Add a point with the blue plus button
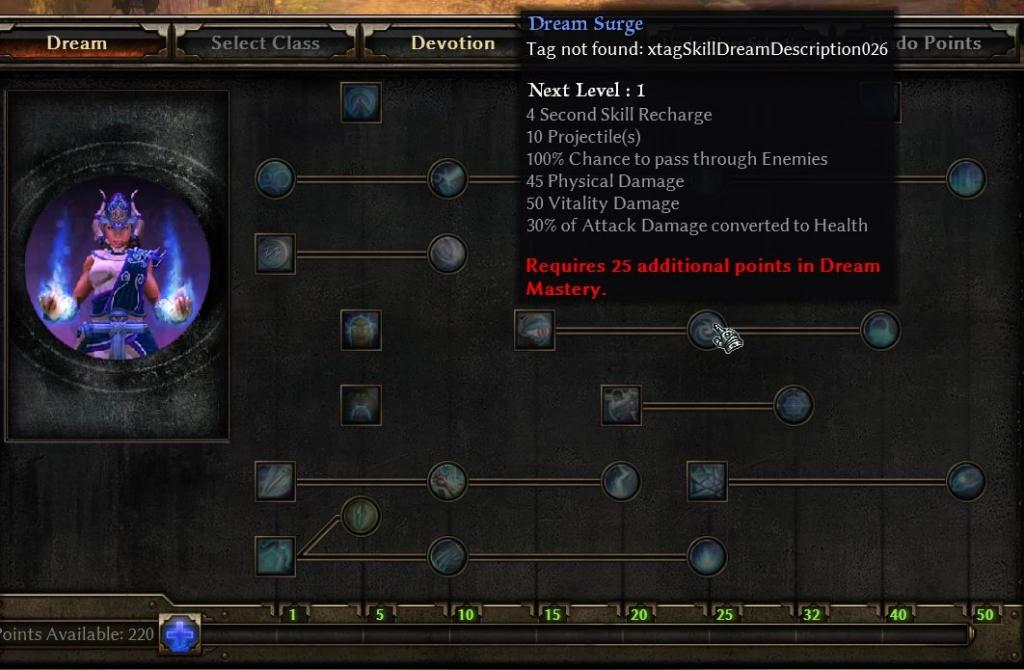This screenshot has height=670, width=1024. [x=180, y=635]
